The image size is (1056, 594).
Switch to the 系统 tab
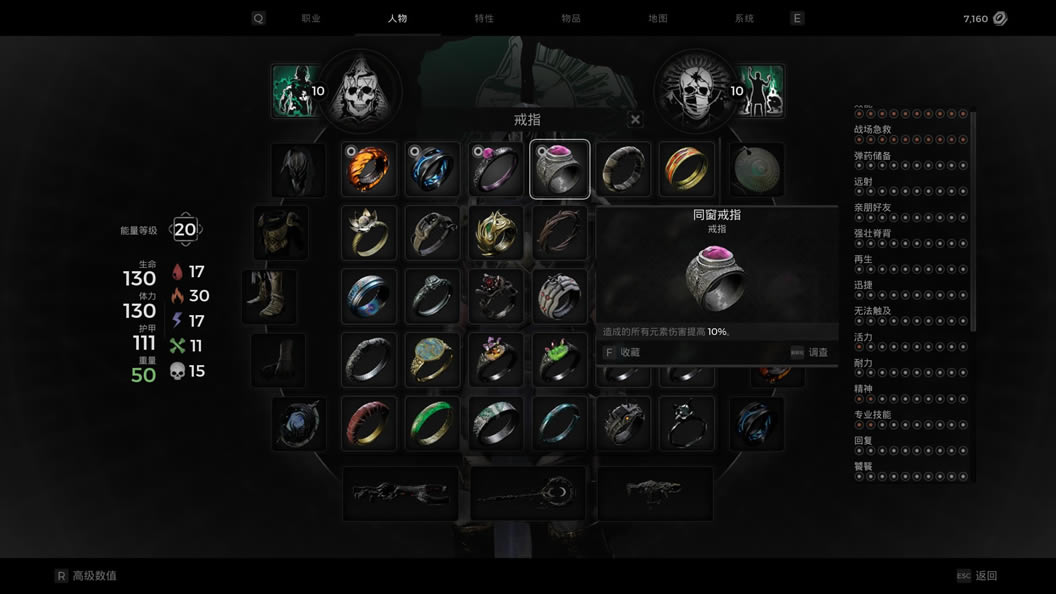click(x=744, y=18)
